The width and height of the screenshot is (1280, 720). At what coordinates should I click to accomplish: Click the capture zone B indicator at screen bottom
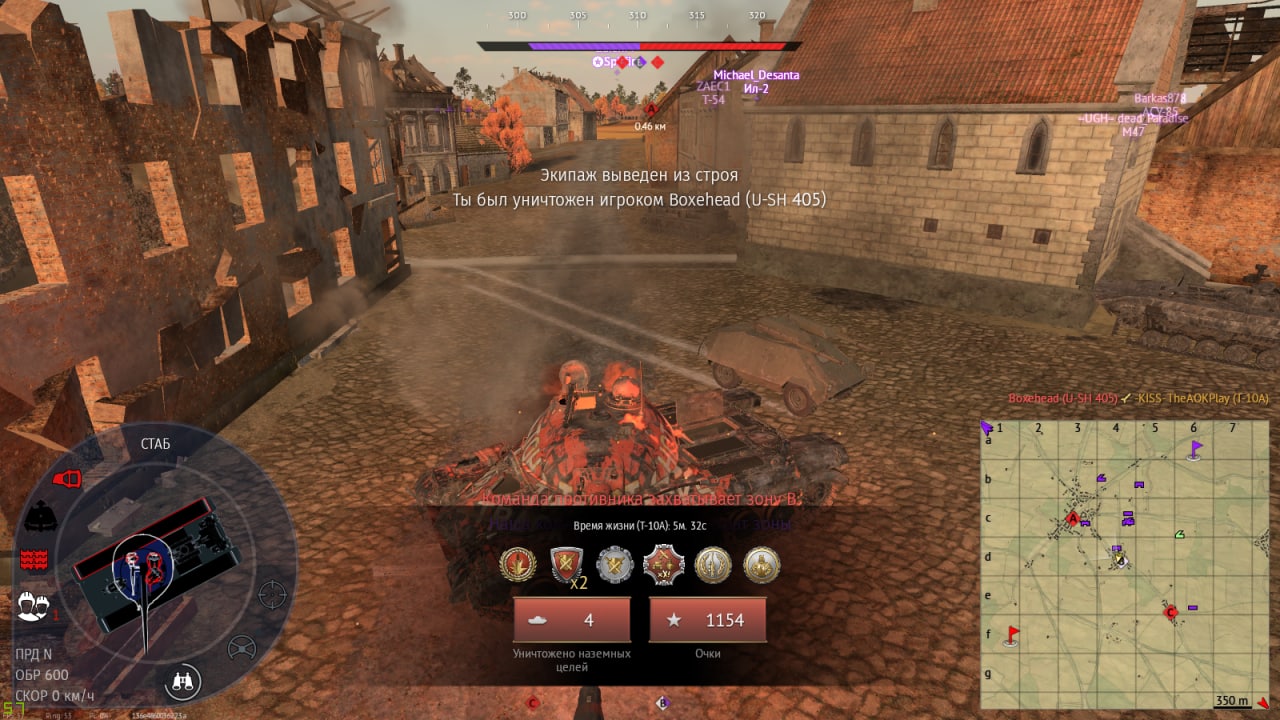coord(662,703)
